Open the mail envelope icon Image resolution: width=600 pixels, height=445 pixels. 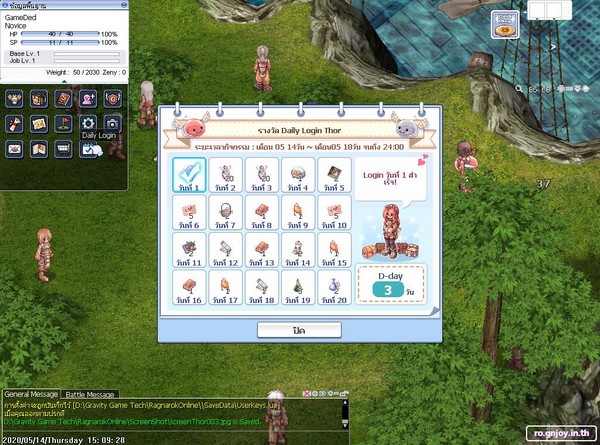[14, 148]
